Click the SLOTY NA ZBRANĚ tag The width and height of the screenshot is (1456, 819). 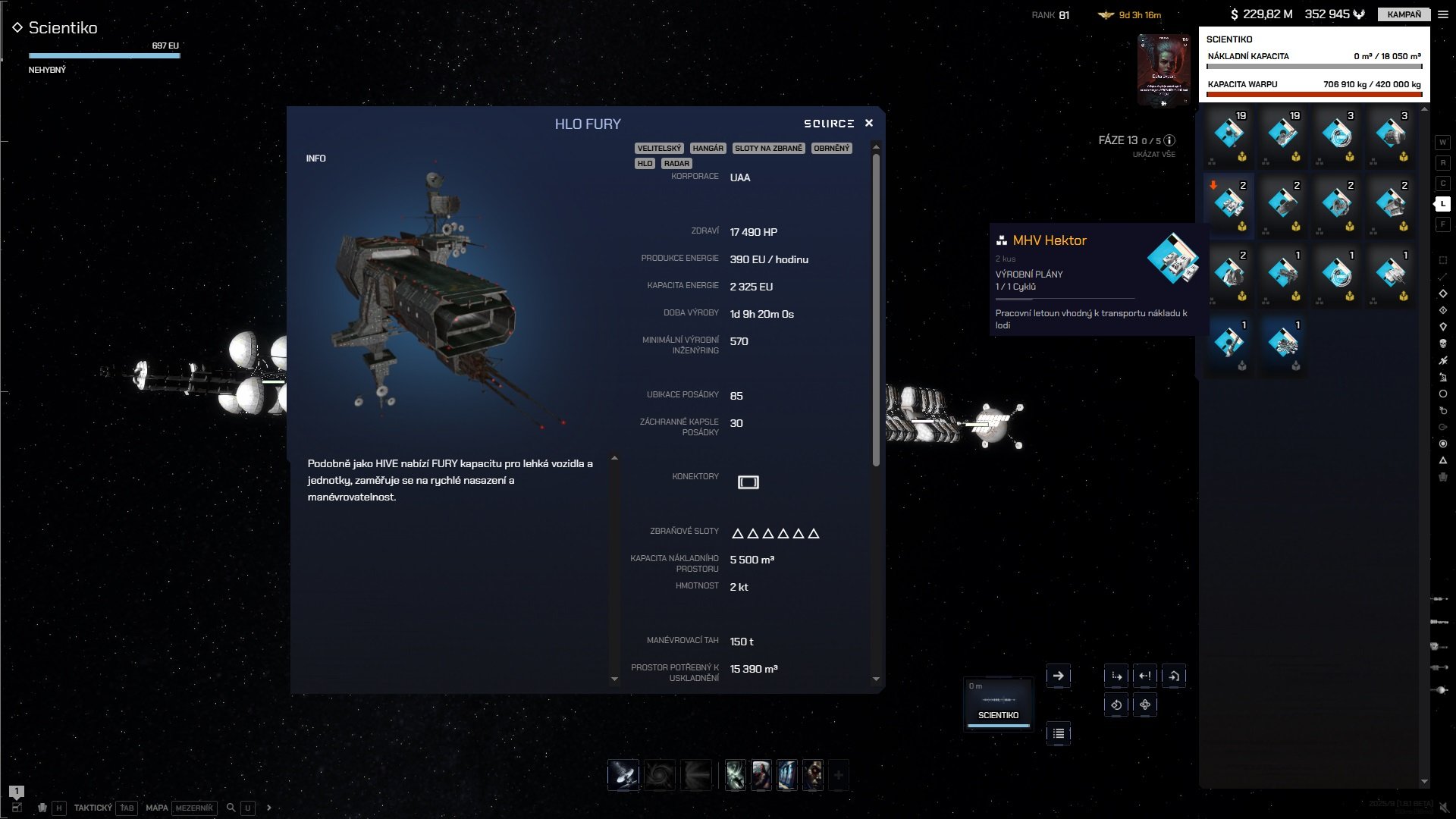768,149
